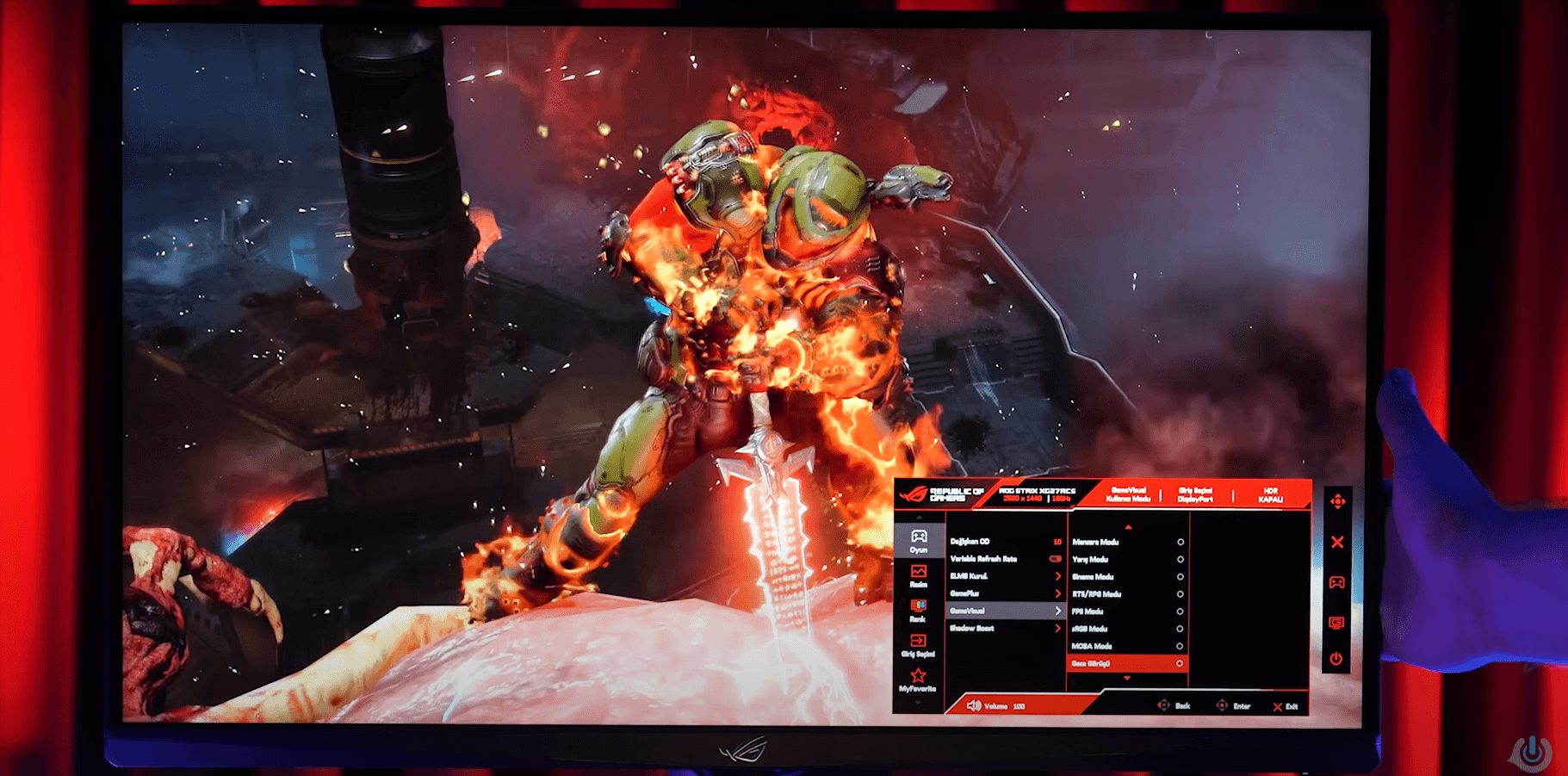Select the highlighted GameVisual row
Screen dimensions: 1568x776
tap(1005, 611)
